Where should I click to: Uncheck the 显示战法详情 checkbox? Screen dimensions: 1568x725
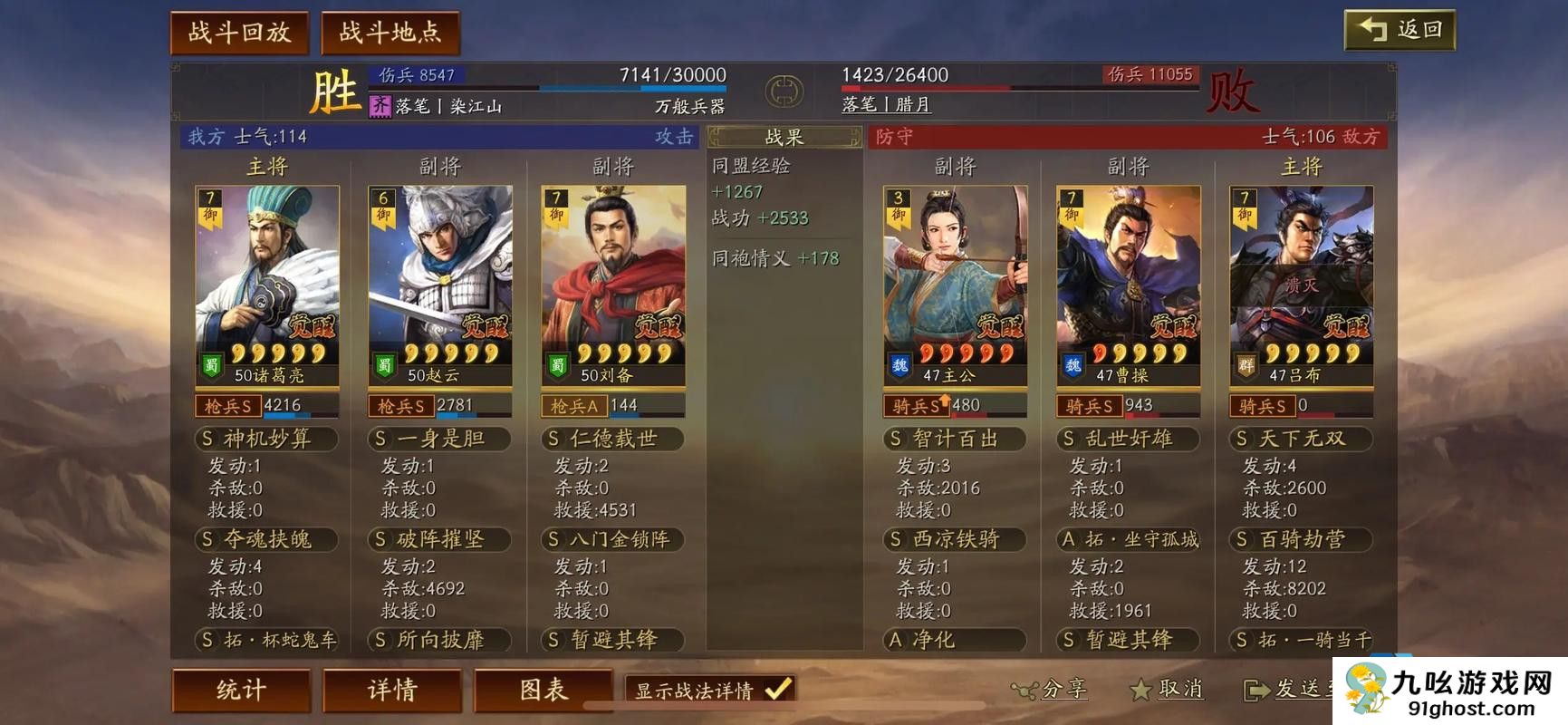[774, 689]
